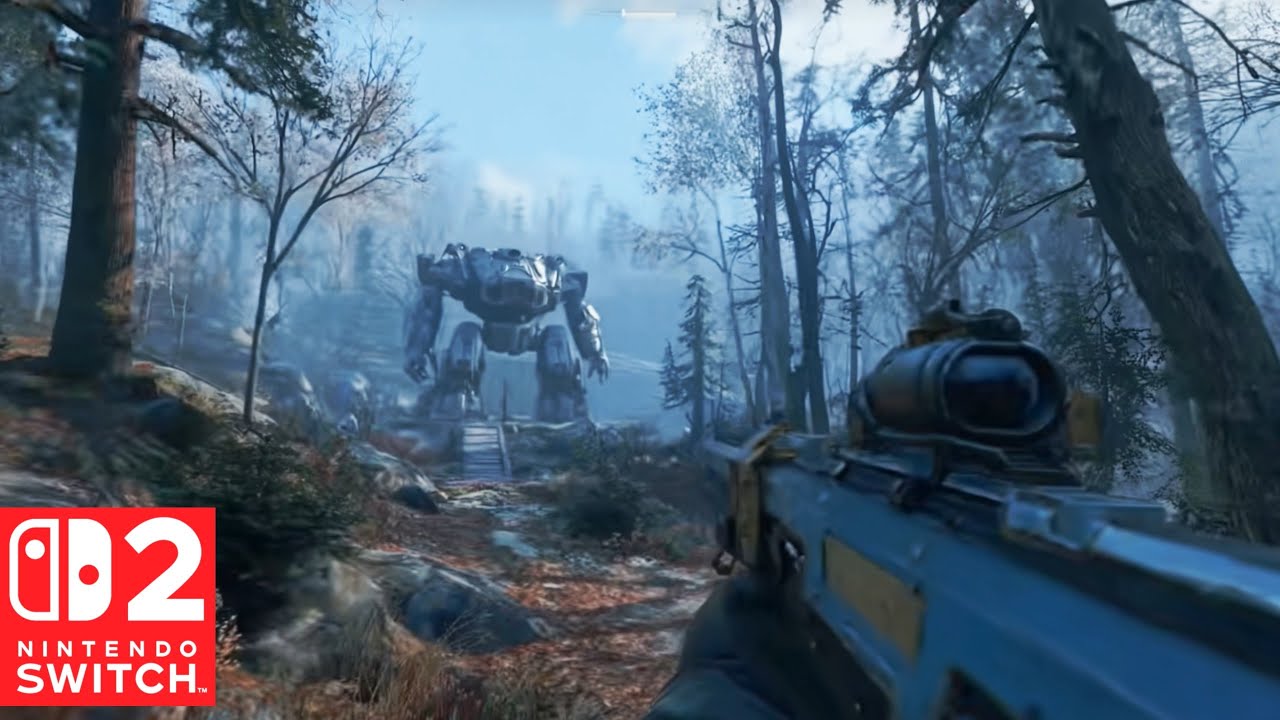Click the Nintendo Switch 2 logo badge
The image size is (1280, 720).
click(x=107, y=605)
